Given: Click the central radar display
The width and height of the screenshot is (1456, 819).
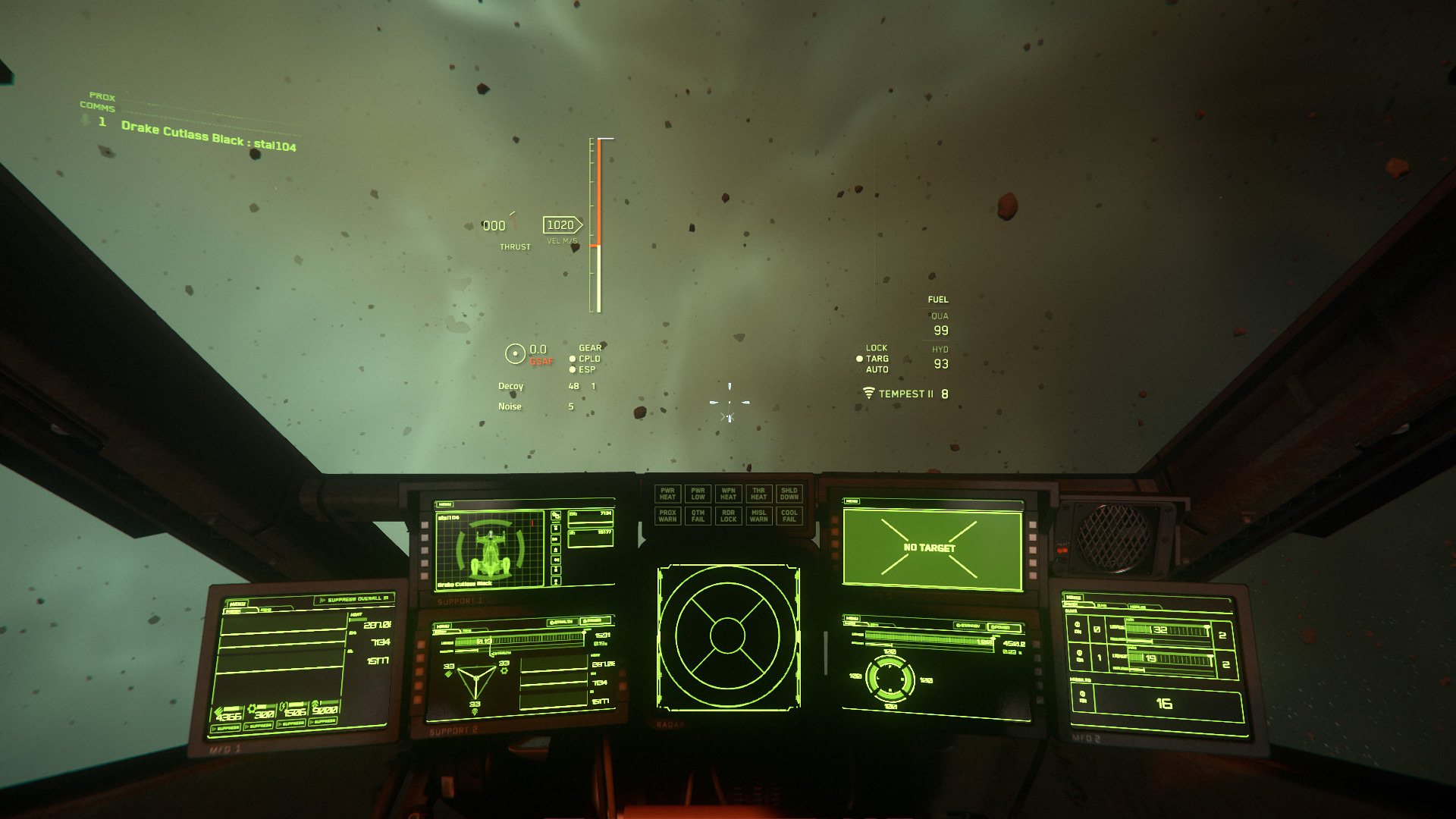Looking at the screenshot, I should pos(727,635).
